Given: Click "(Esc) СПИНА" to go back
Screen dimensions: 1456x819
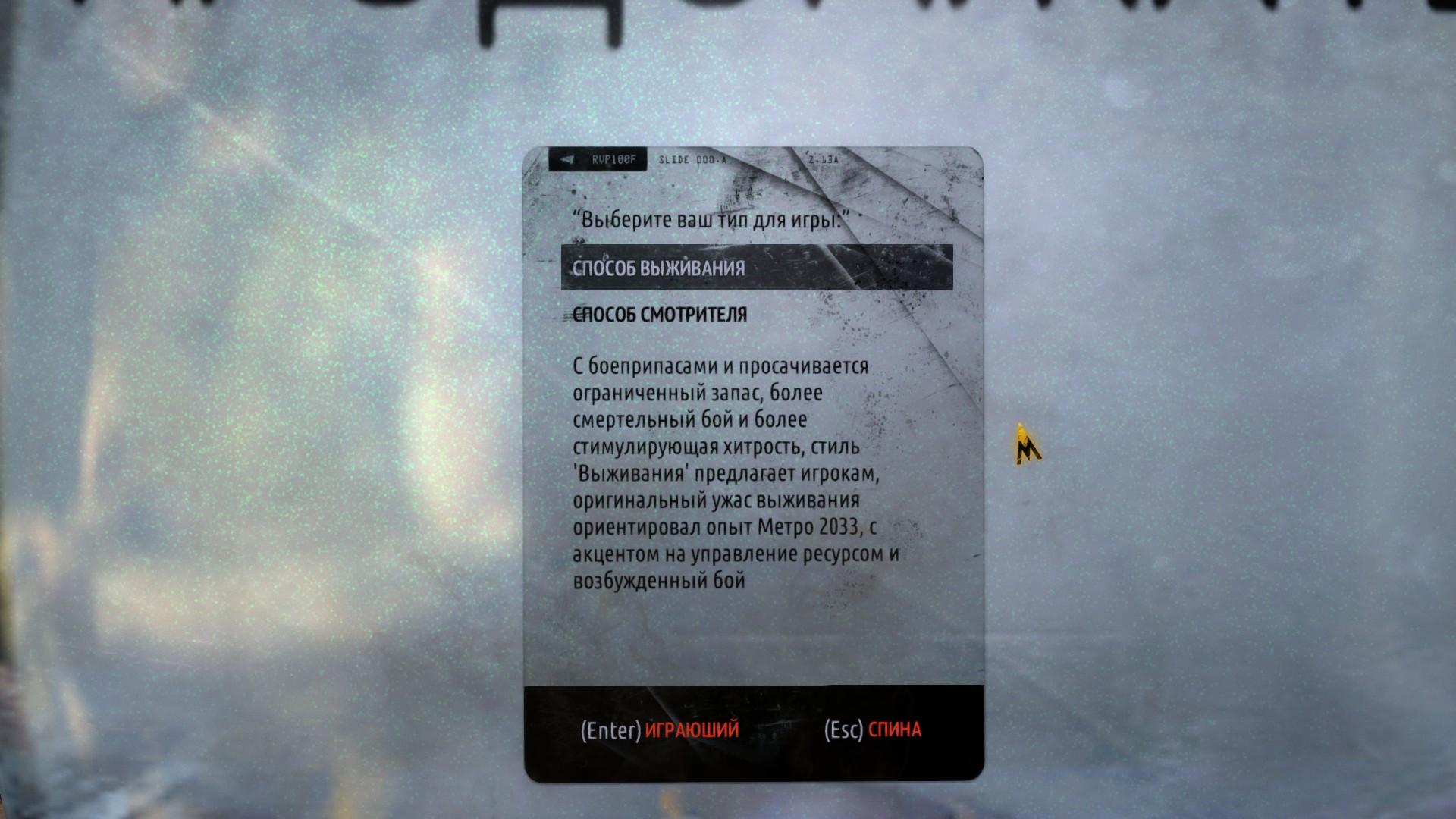Looking at the screenshot, I should pyautogui.click(x=872, y=730).
